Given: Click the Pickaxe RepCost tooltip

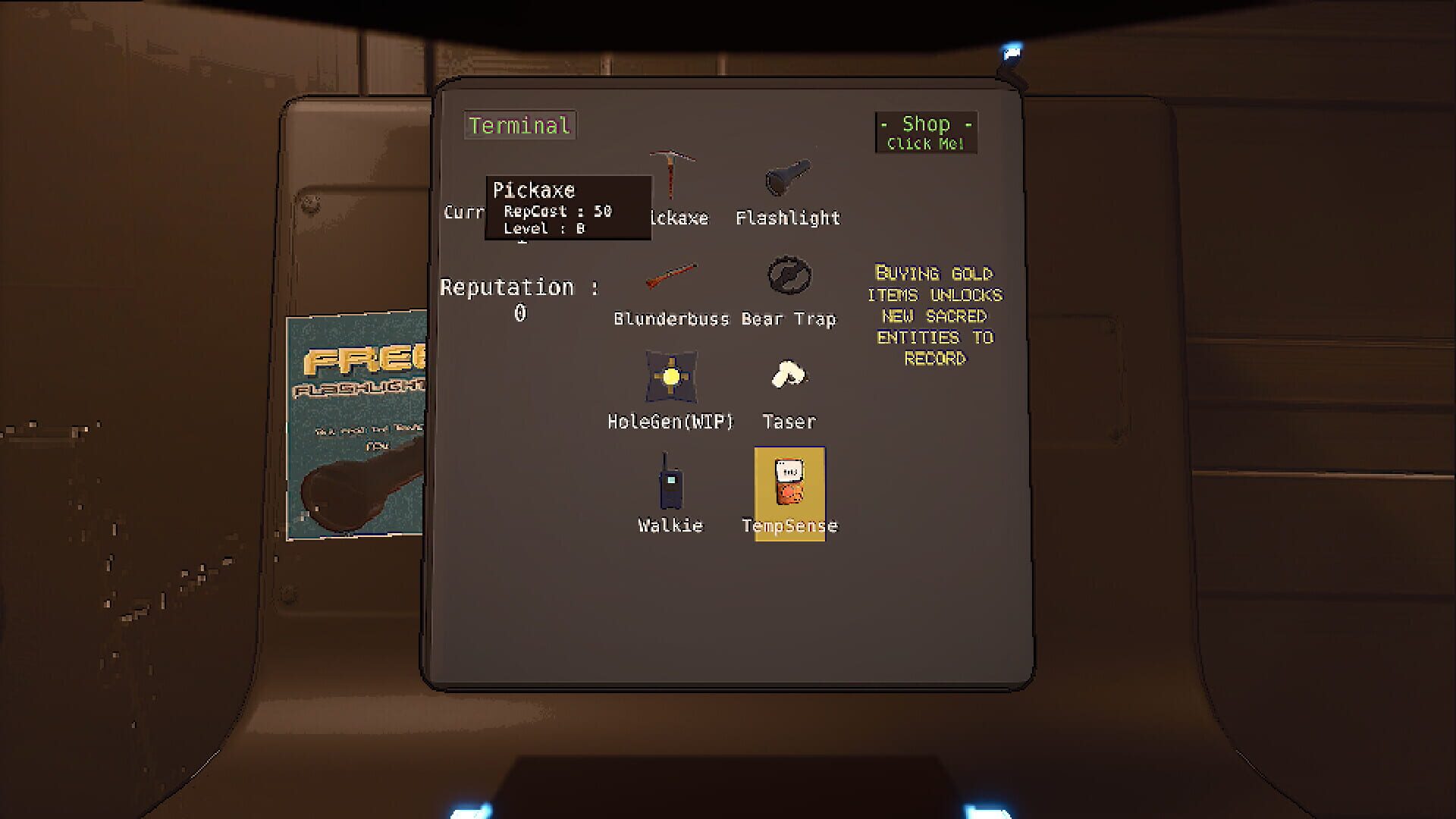Looking at the screenshot, I should 567,210.
